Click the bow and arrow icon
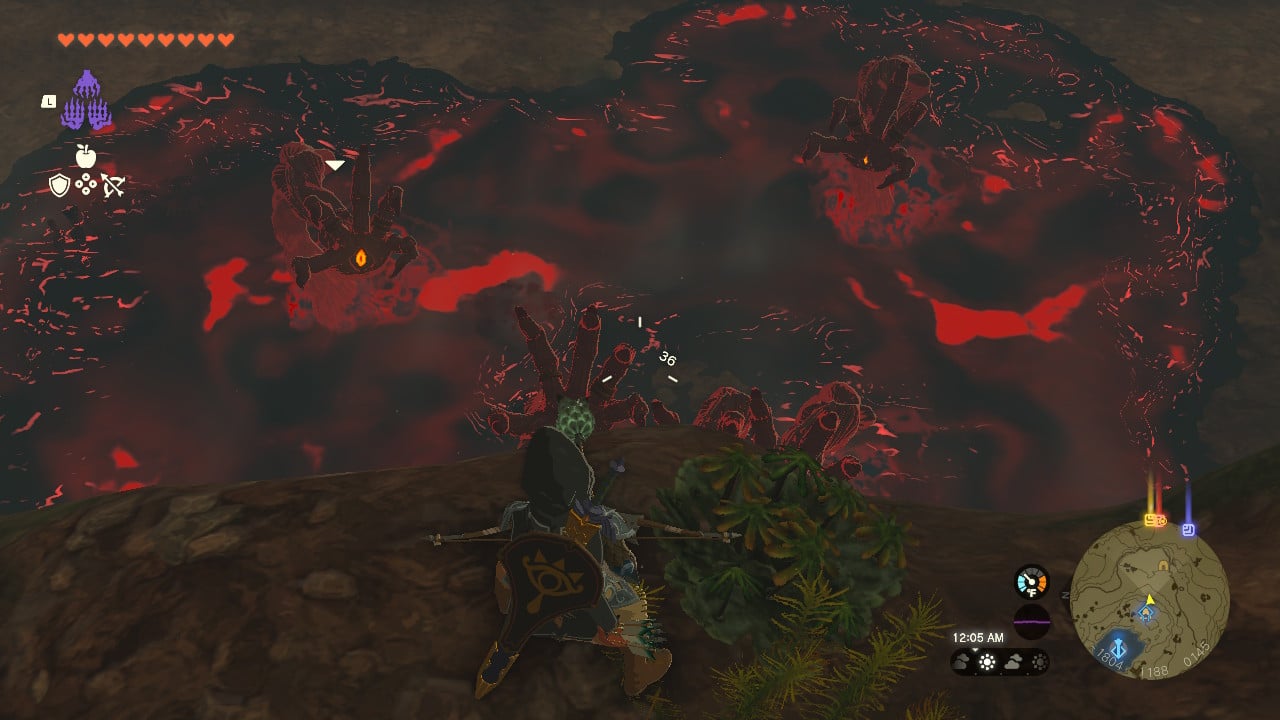 112,185
